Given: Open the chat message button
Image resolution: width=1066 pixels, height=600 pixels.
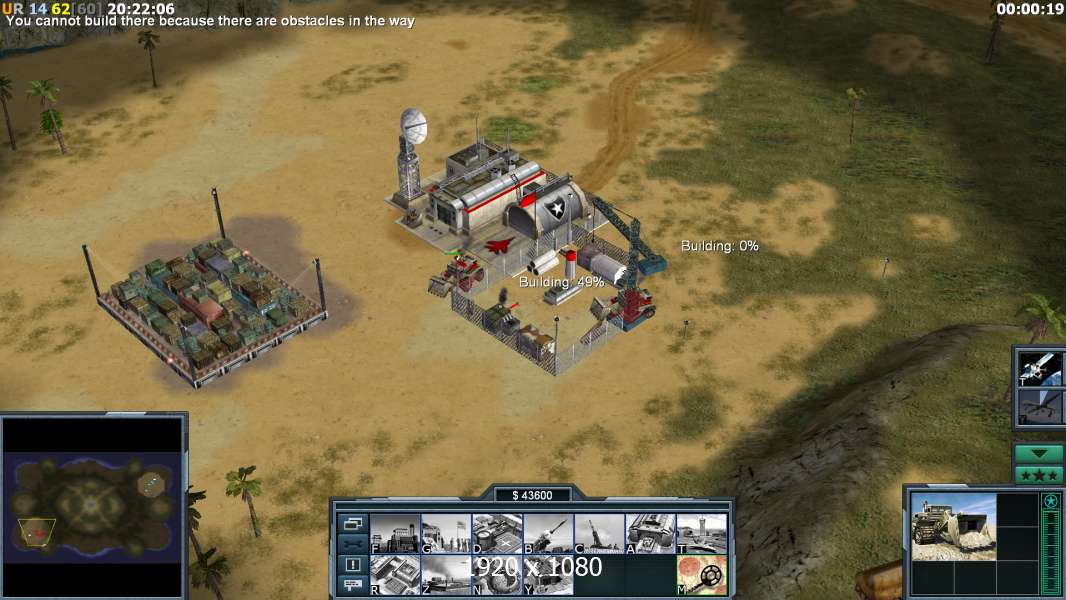Looking at the screenshot, I should click(x=352, y=585).
